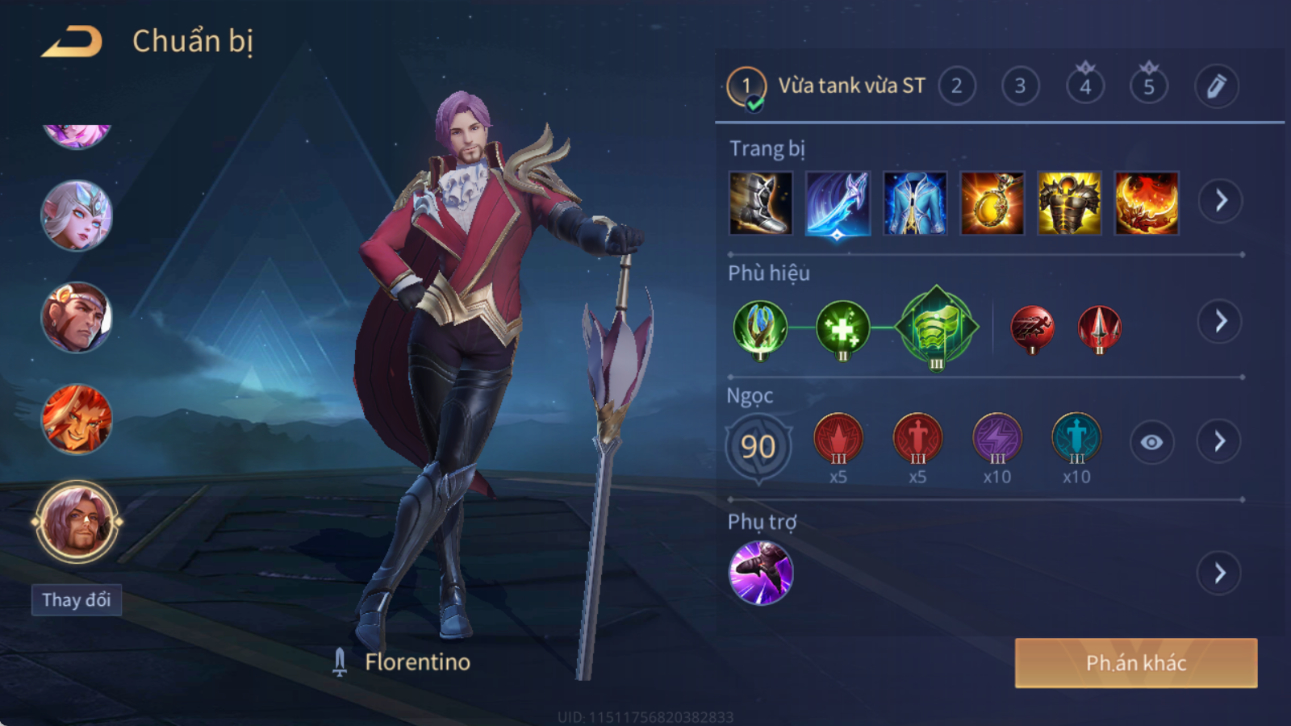Click the Thay đổi change hero button
Viewport: 1291px width, 726px height.
tap(76, 600)
